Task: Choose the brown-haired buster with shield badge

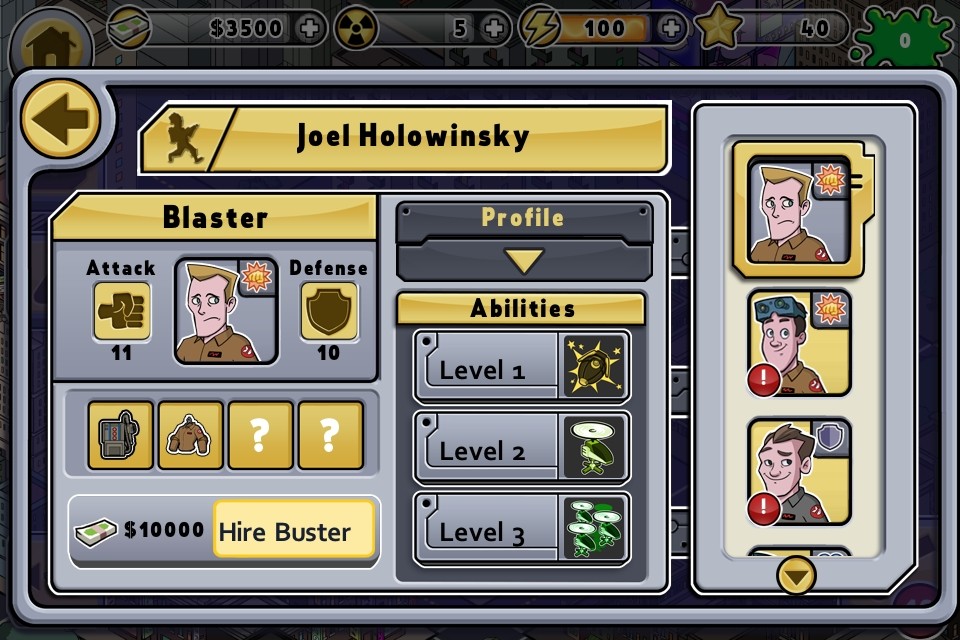Action: [799, 472]
